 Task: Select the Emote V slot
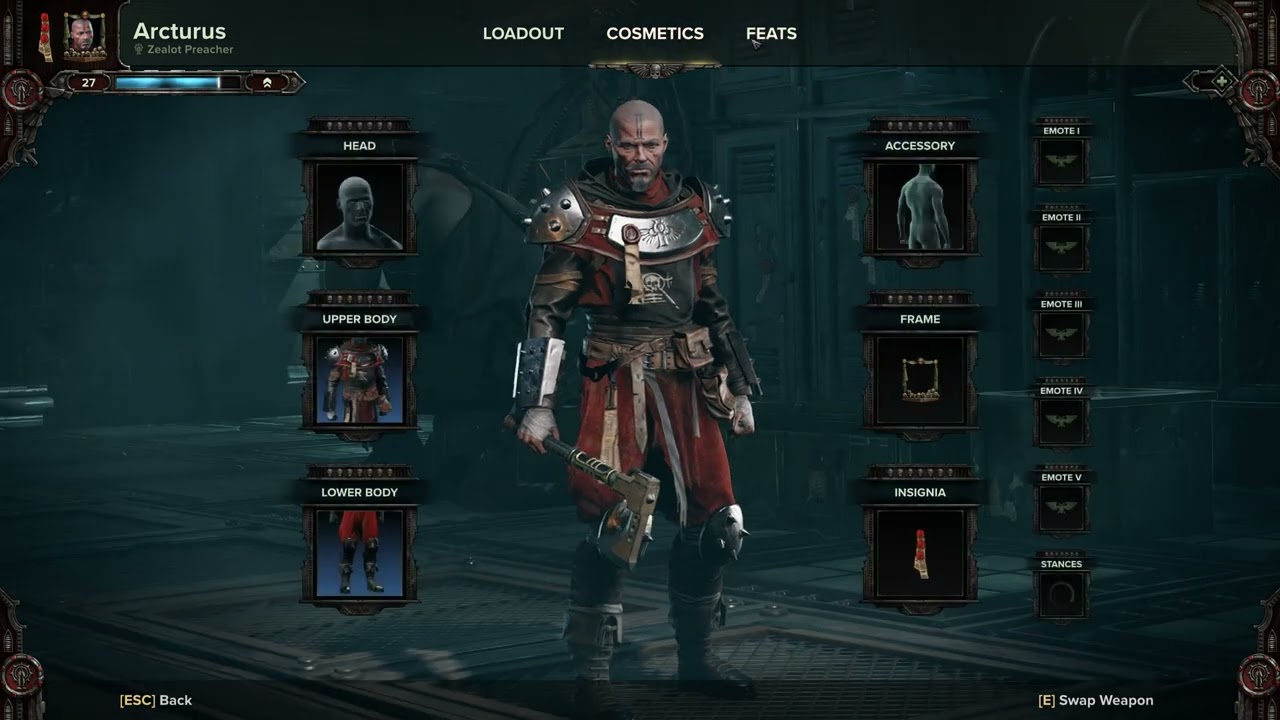(1061, 508)
